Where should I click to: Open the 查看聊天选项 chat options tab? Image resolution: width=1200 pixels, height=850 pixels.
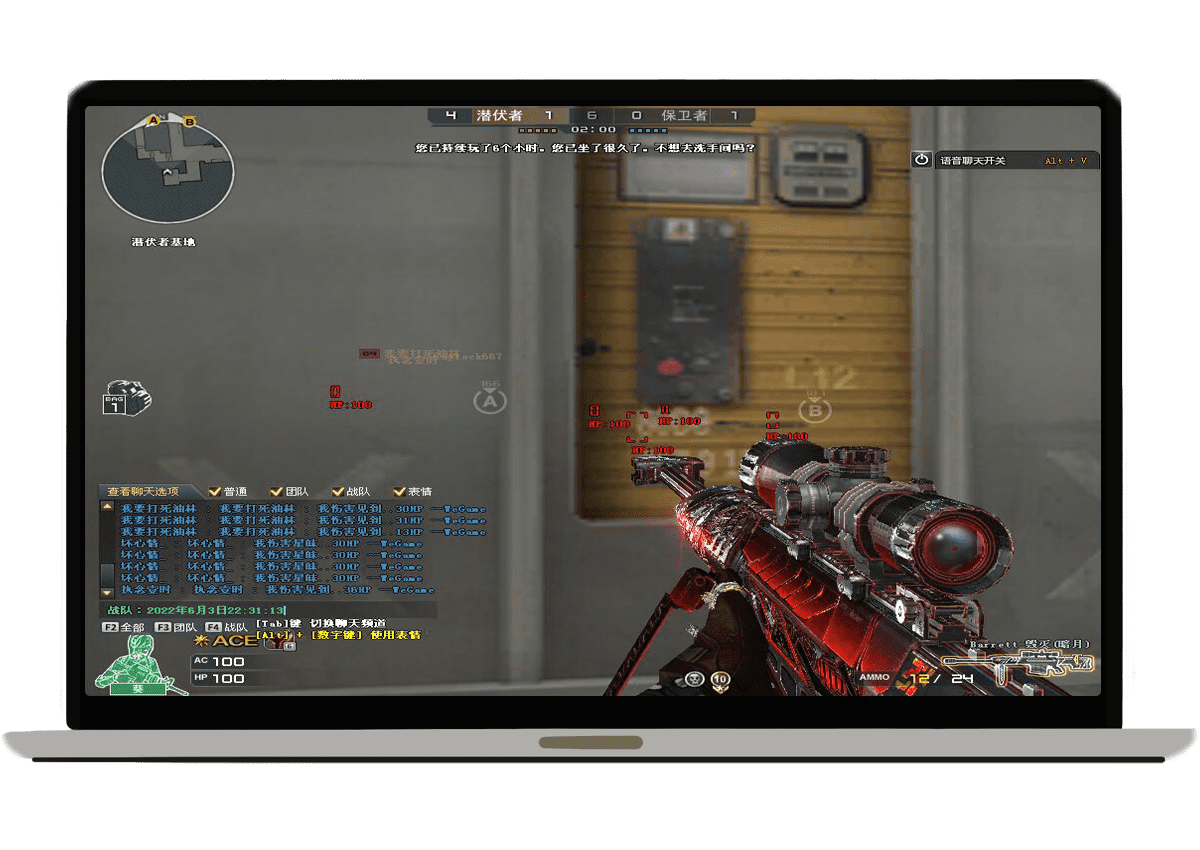pyautogui.click(x=145, y=491)
